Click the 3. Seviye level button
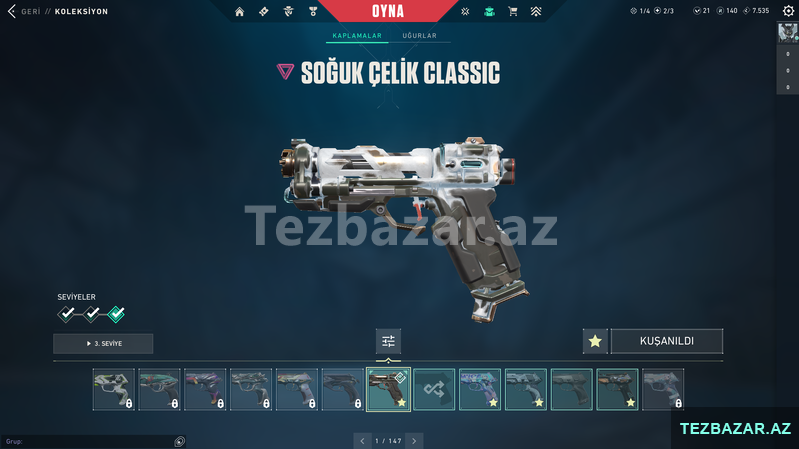The width and height of the screenshot is (799, 449). 103,344
